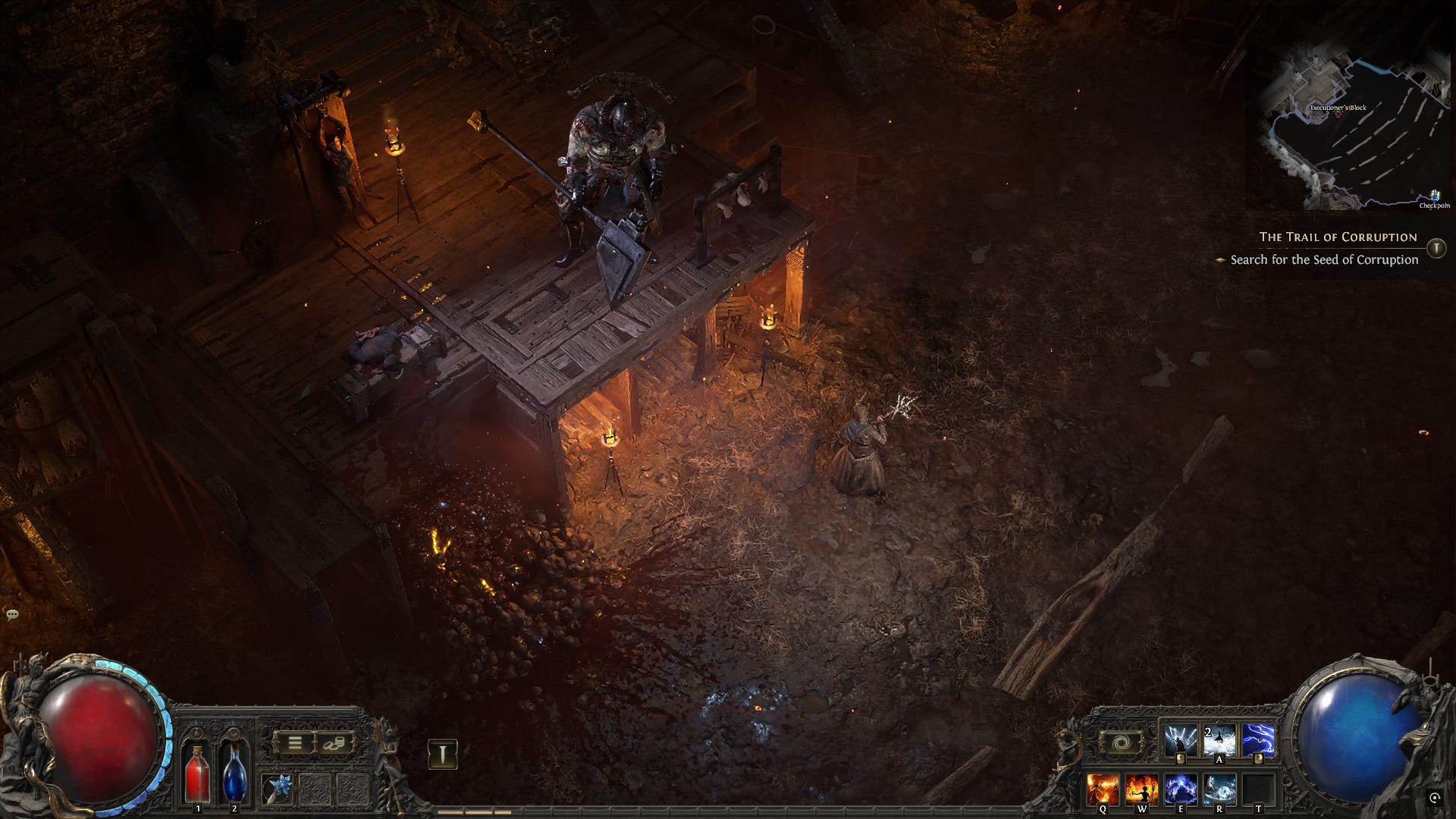Cast the flame wall skill bound to Q
This screenshot has width=1456, height=819.
(1103, 790)
